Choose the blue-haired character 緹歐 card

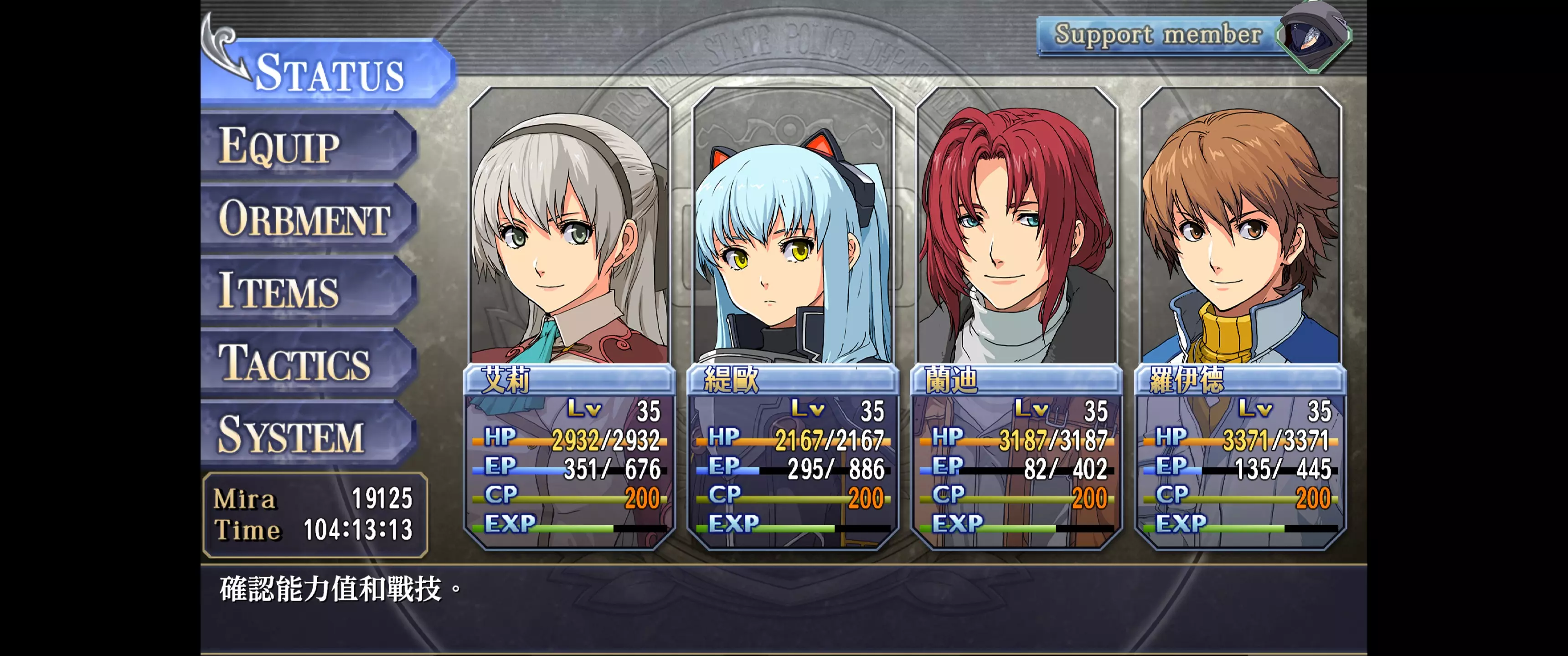pyautogui.click(x=793, y=317)
